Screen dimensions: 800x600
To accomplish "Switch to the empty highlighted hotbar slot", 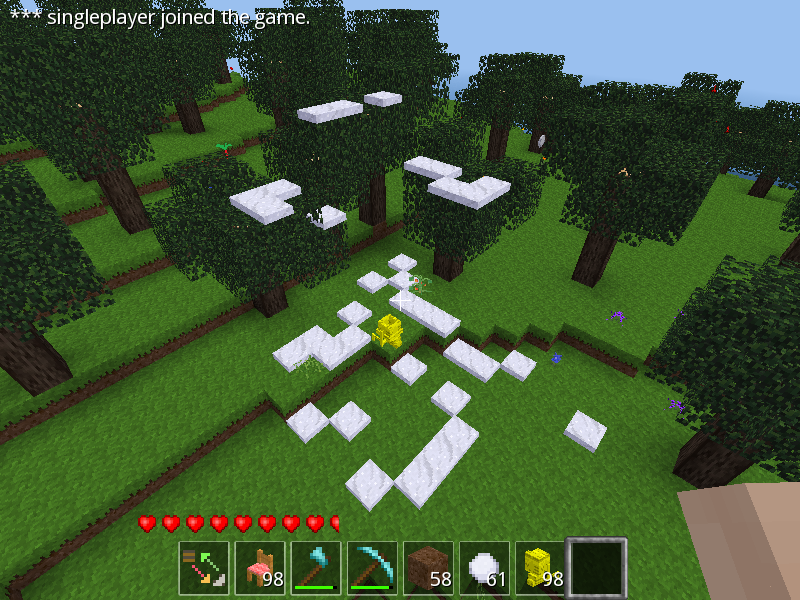I will (596, 567).
